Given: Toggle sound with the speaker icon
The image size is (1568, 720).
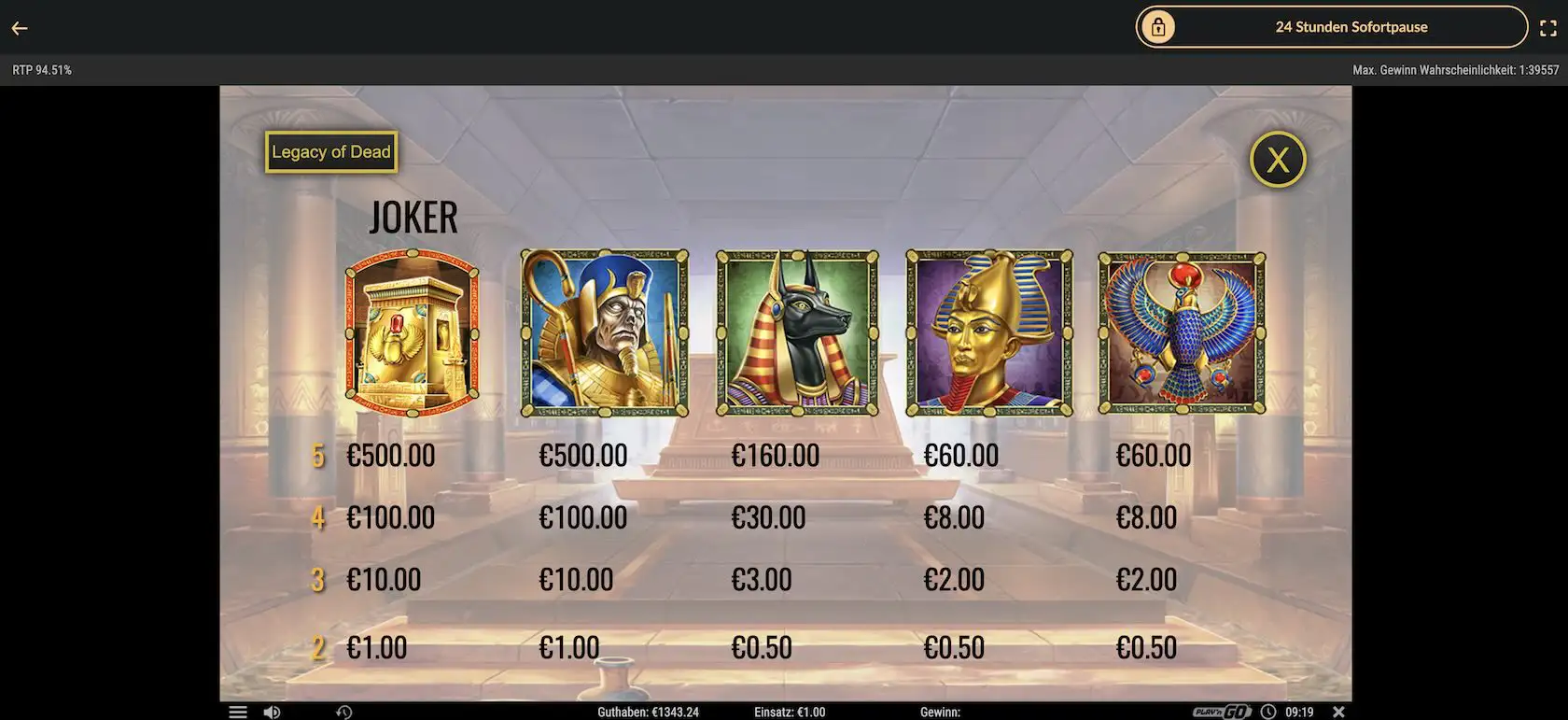Looking at the screenshot, I should click(272, 712).
